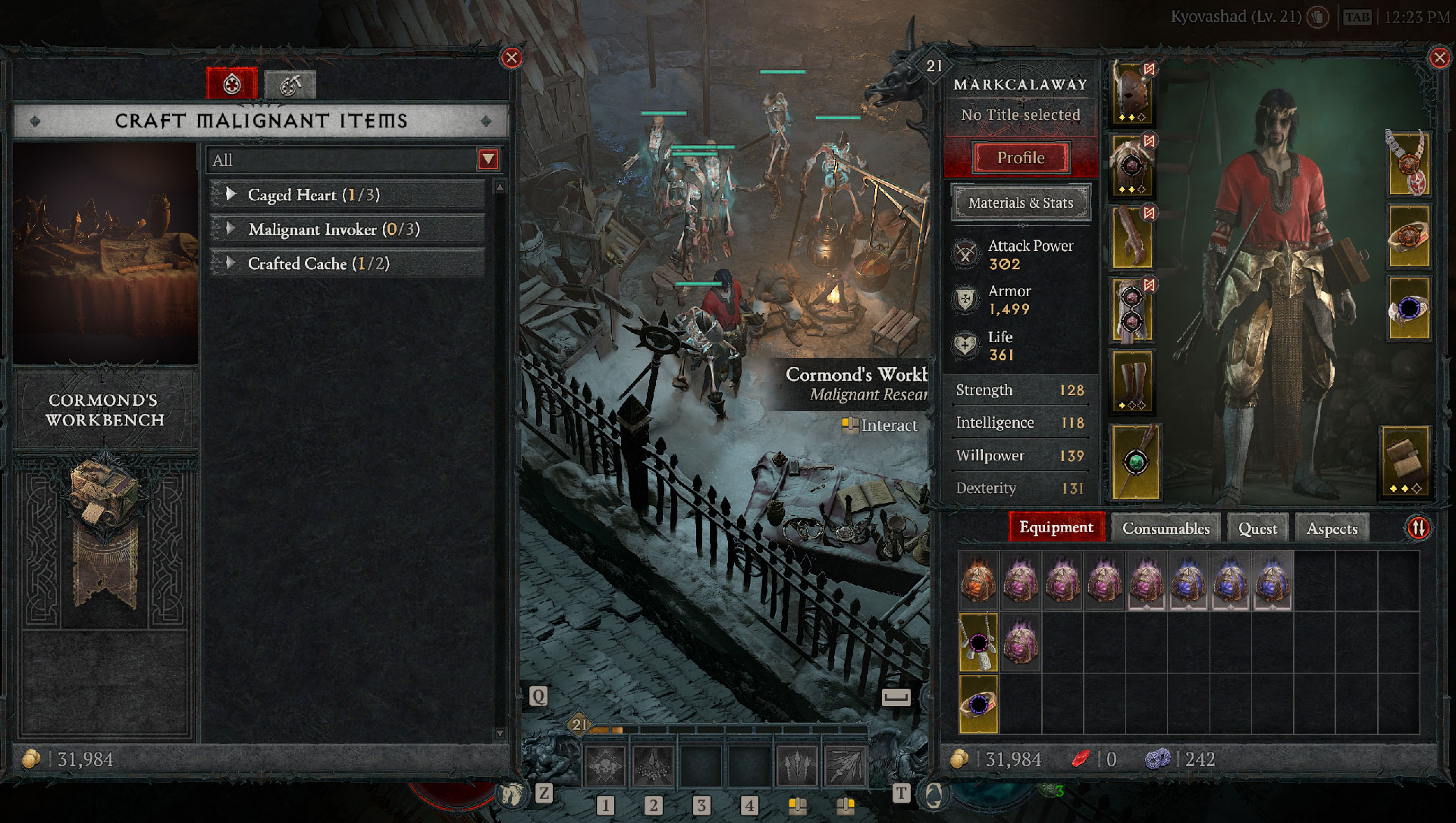Close the character inventory panel
Image resolution: width=1456 pixels, height=823 pixels.
(1439, 58)
